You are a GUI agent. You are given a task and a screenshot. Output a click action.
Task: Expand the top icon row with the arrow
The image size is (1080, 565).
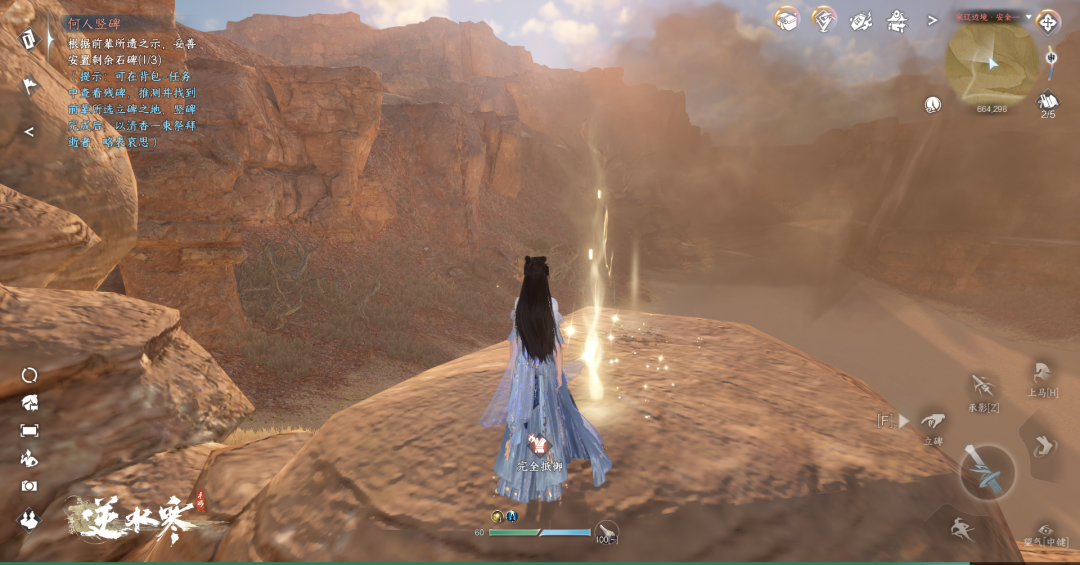coord(932,19)
